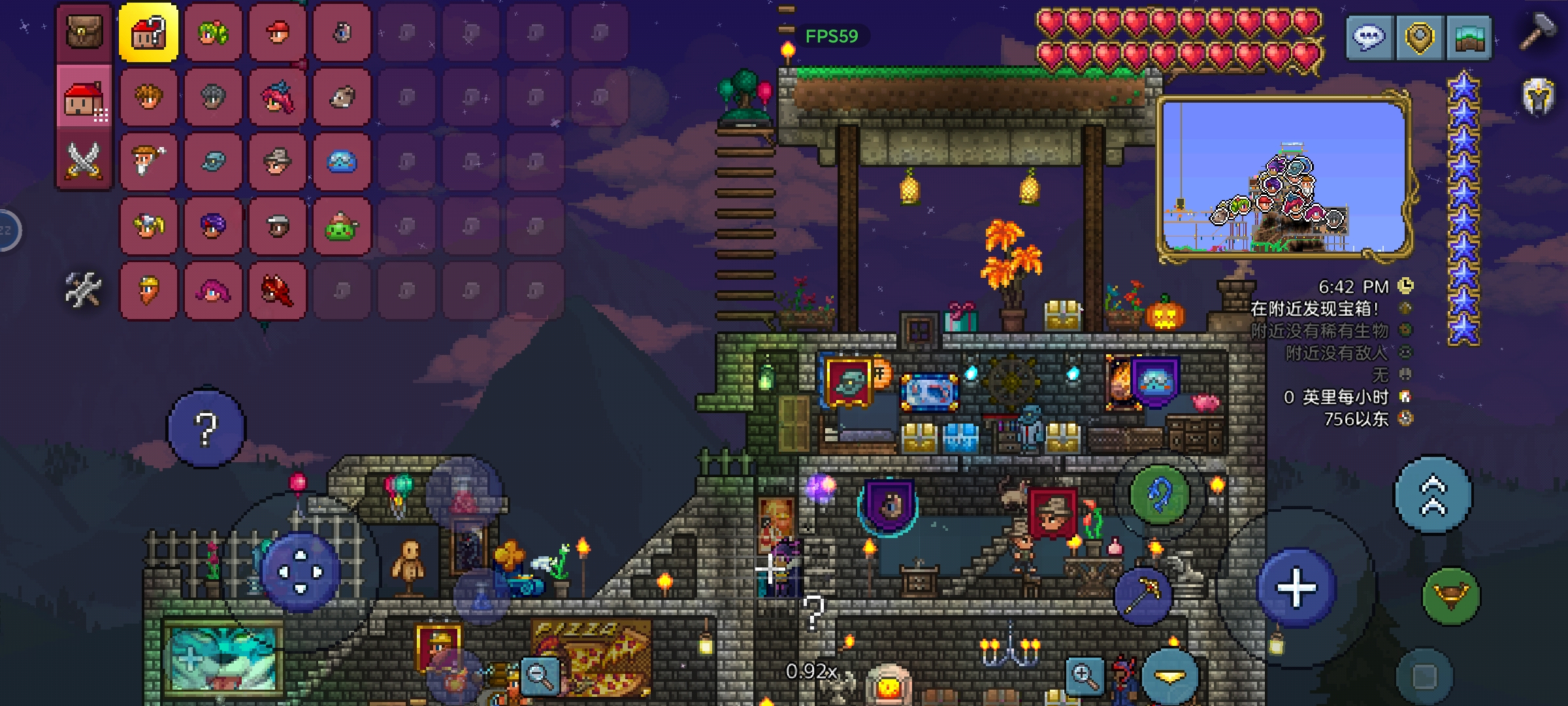Activate the grappling hook button
The width and height of the screenshot is (1568, 706).
point(1159,495)
